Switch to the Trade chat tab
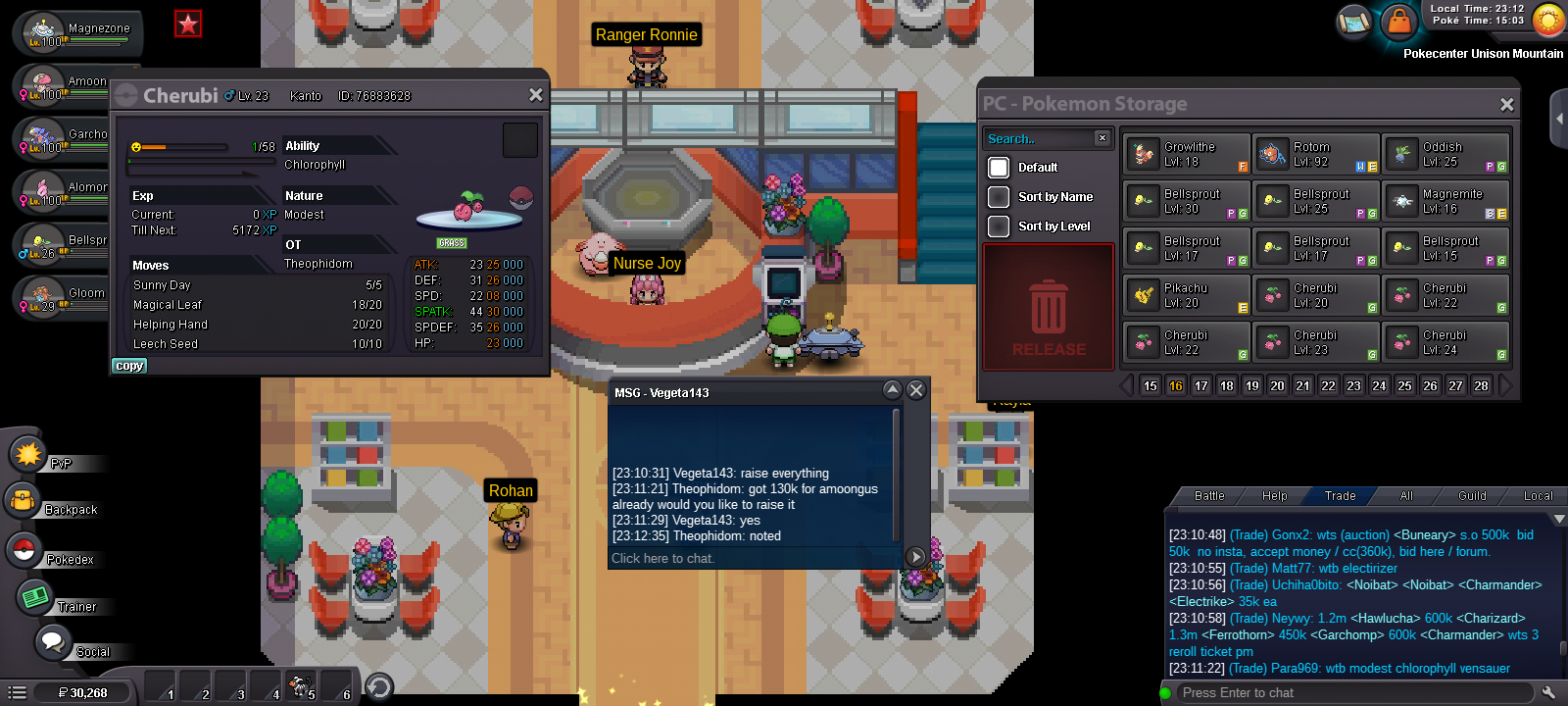Viewport: 1568px width, 706px height. click(1340, 496)
